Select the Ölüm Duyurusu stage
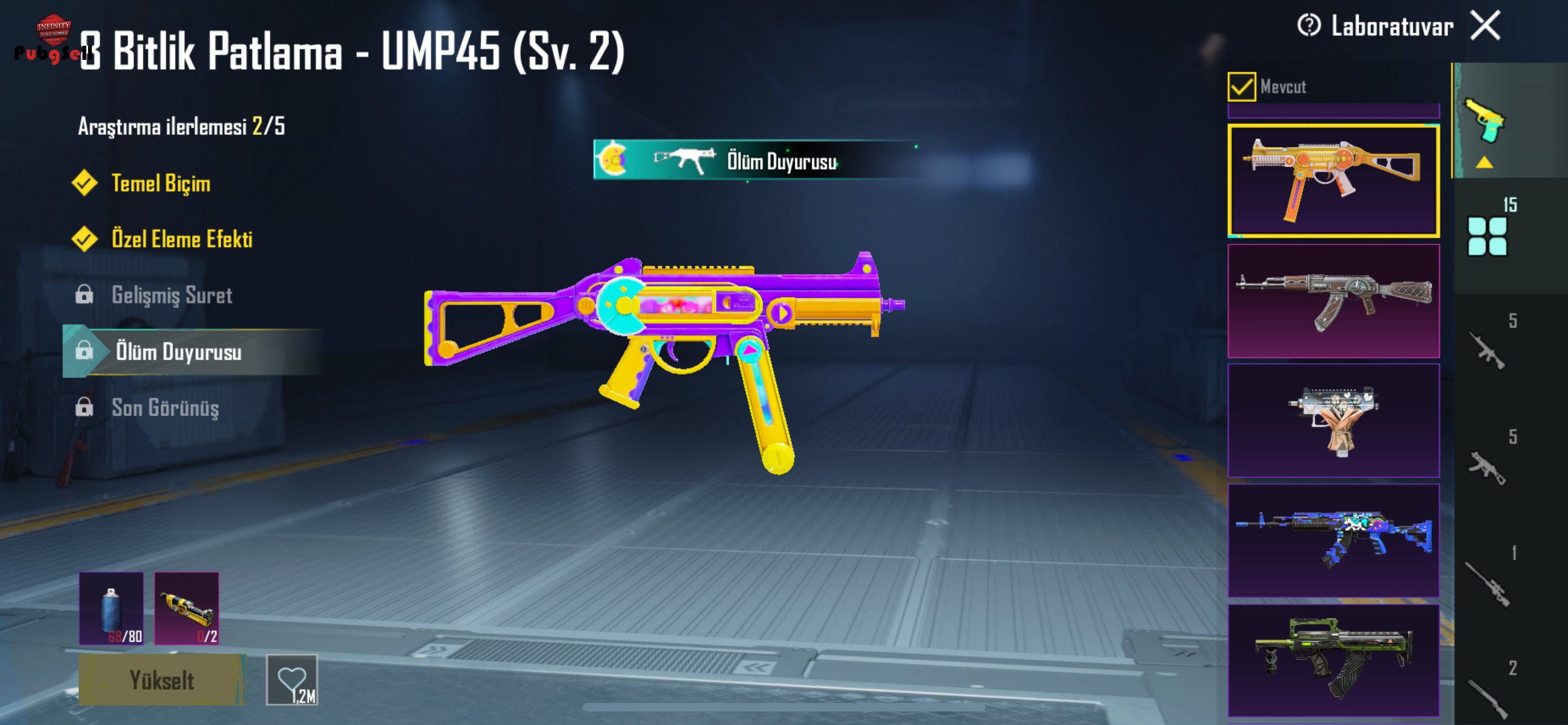Image resolution: width=1568 pixels, height=725 pixels. tap(178, 352)
